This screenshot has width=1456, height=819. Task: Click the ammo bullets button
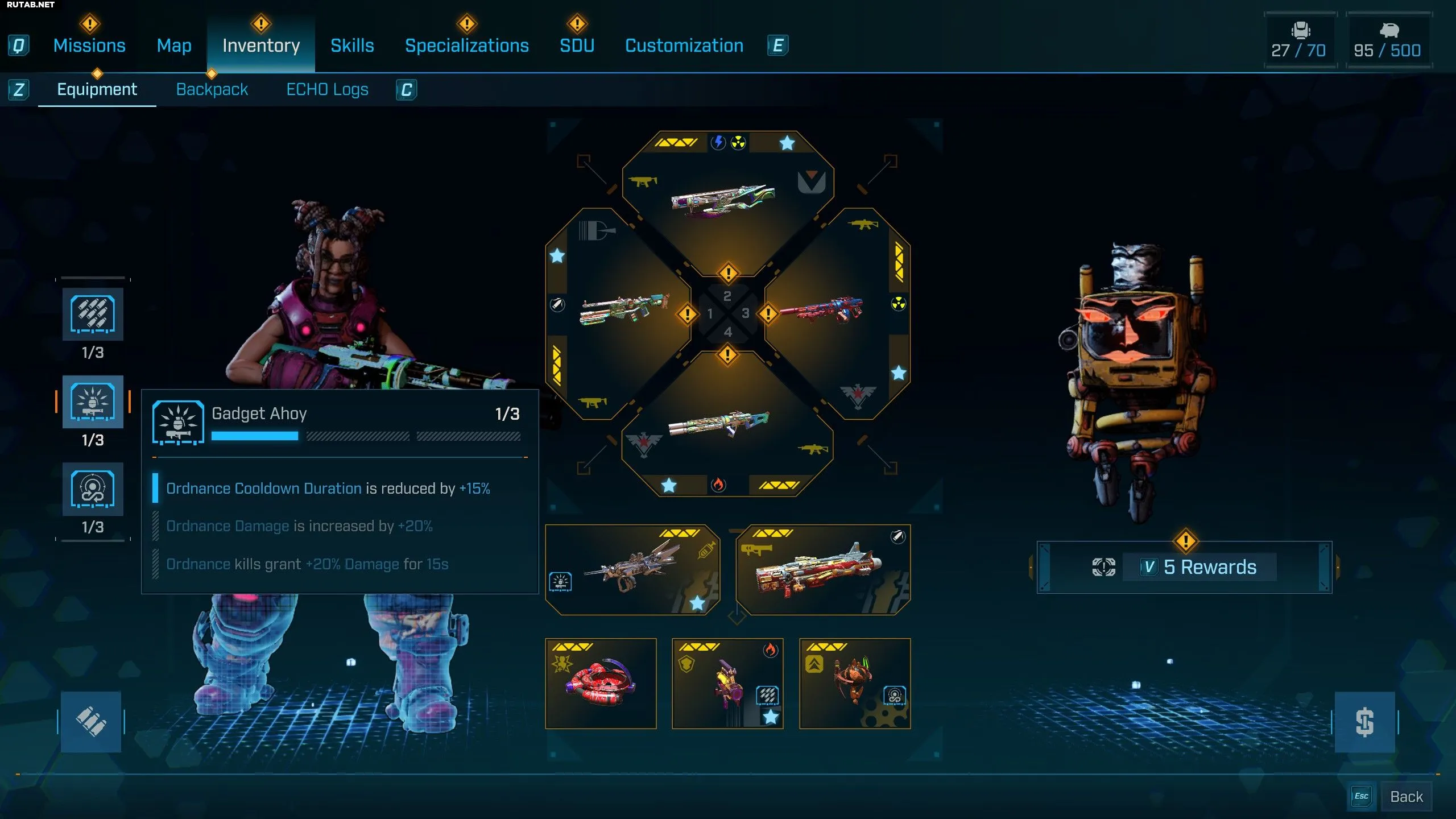pyautogui.click(x=91, y=722)
